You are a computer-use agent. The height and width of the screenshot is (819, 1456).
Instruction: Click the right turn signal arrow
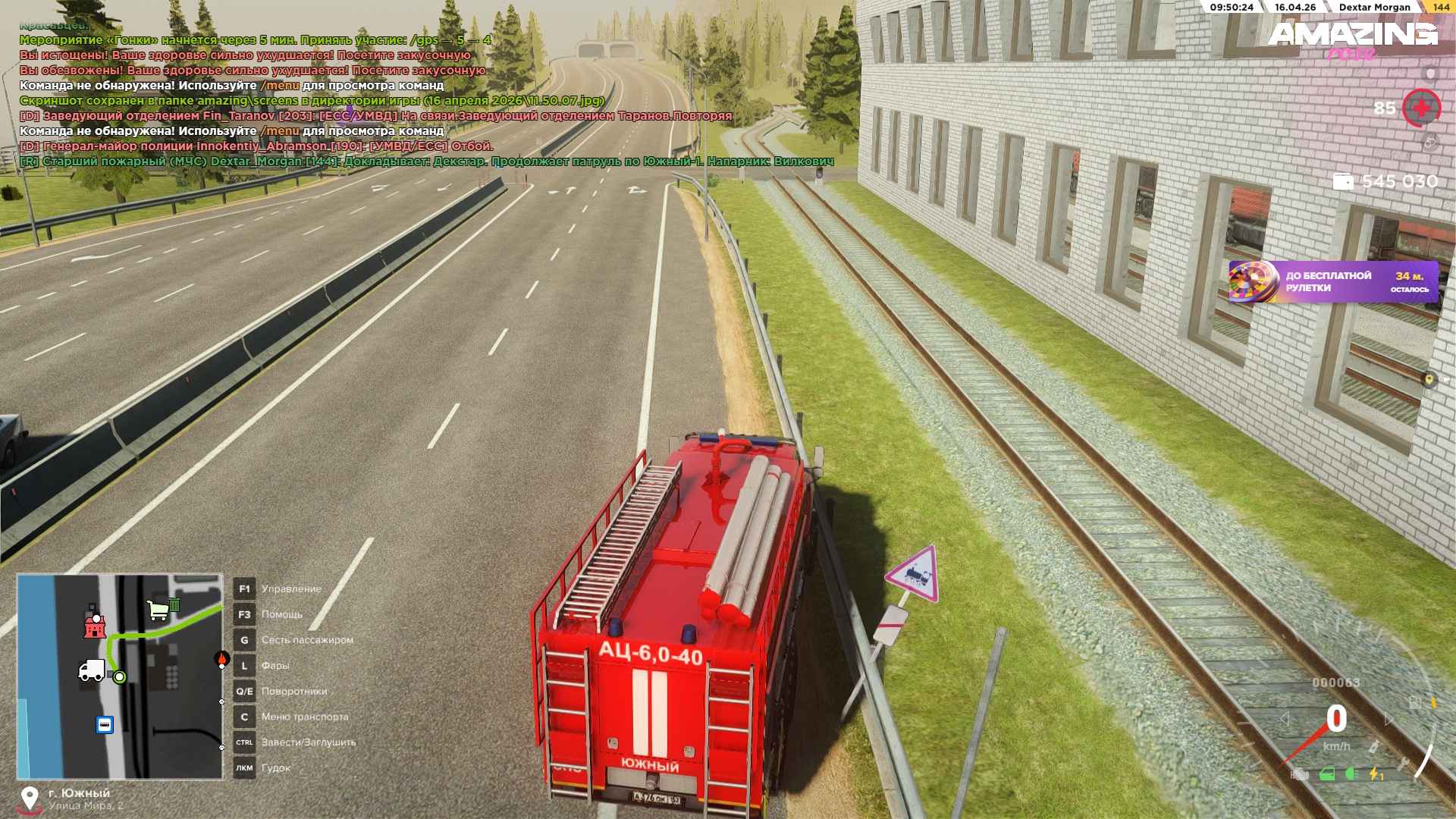coord(1389,719)
